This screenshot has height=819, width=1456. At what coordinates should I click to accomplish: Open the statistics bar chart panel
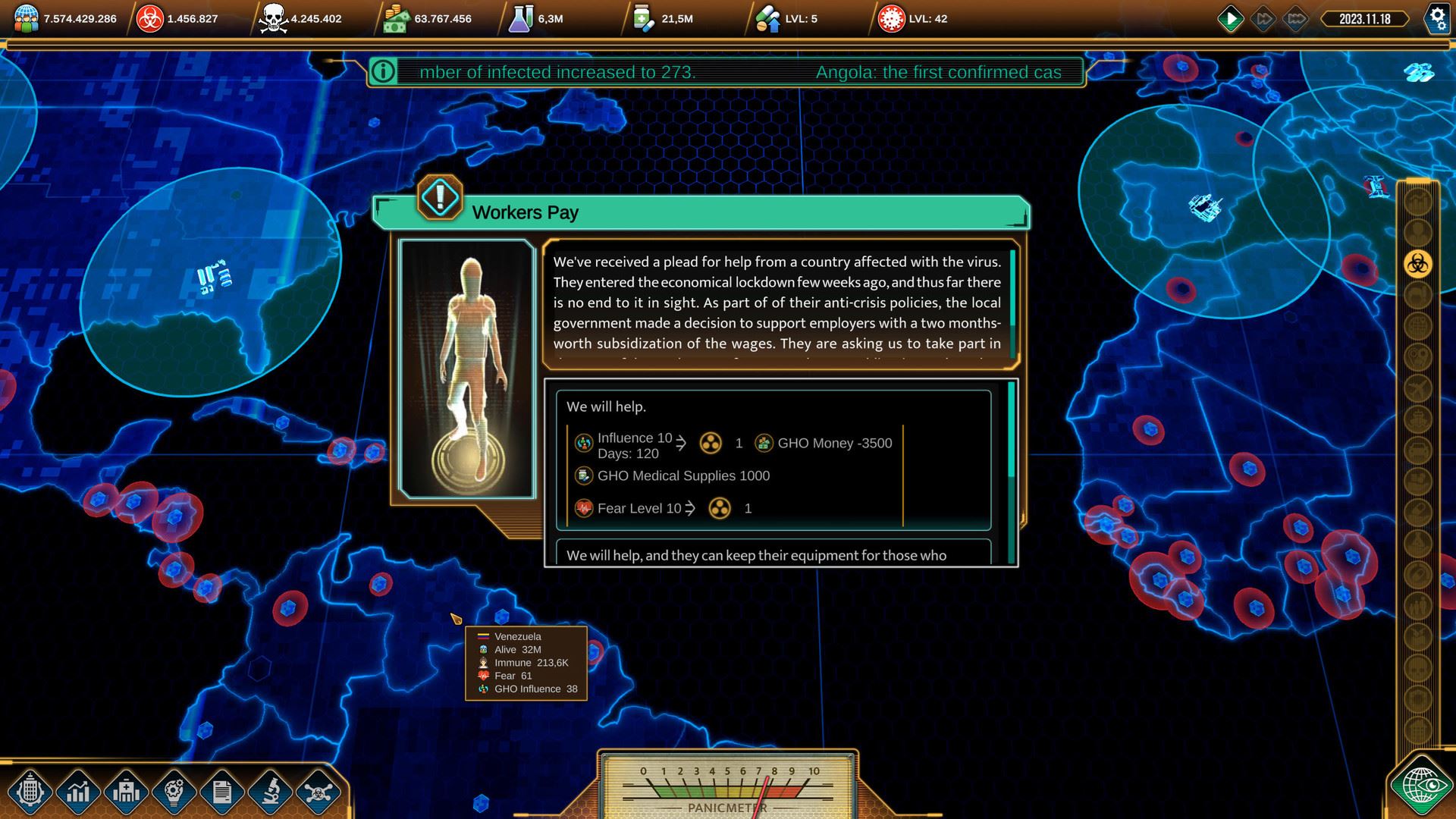78,792
